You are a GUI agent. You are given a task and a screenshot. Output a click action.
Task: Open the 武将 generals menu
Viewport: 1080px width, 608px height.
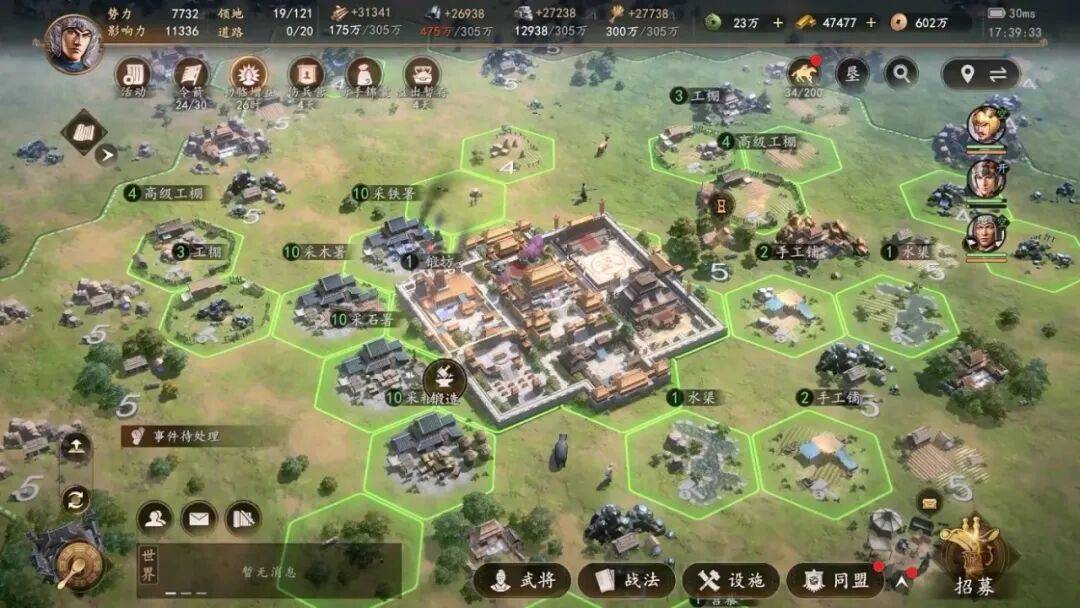pos(522,581)
